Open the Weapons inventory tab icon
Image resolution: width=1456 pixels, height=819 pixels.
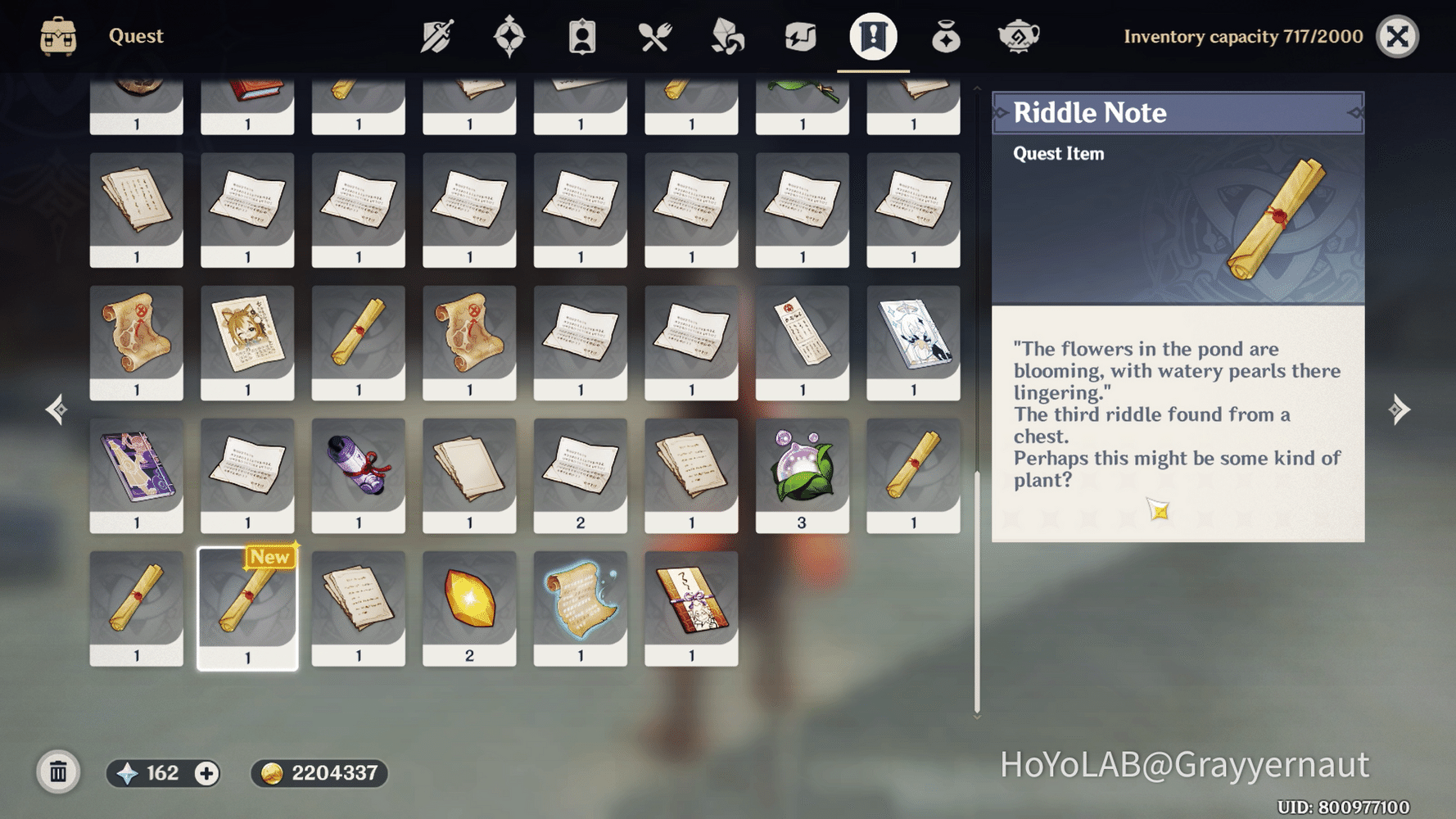pyautogui.click(x=437, y=36)
